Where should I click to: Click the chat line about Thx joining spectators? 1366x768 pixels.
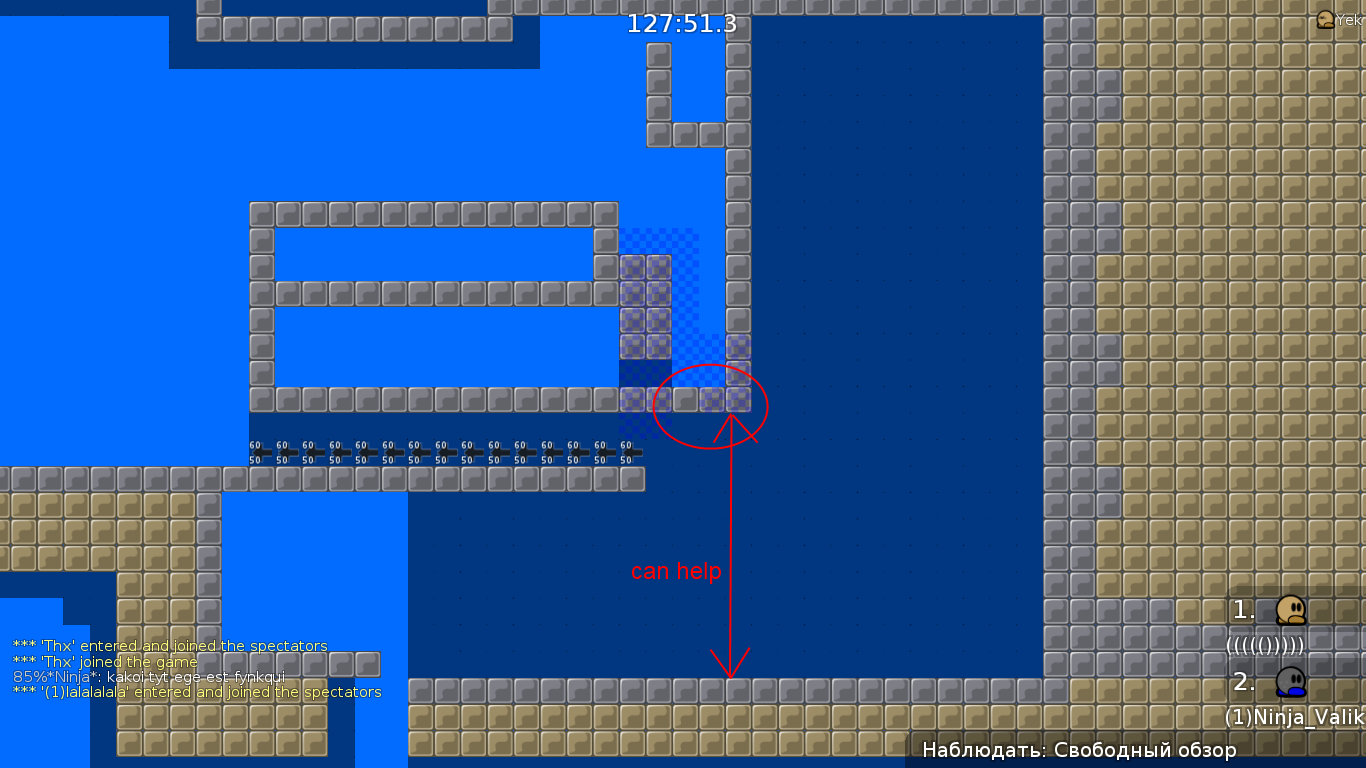pyautogui.click(x=170, y=646)
